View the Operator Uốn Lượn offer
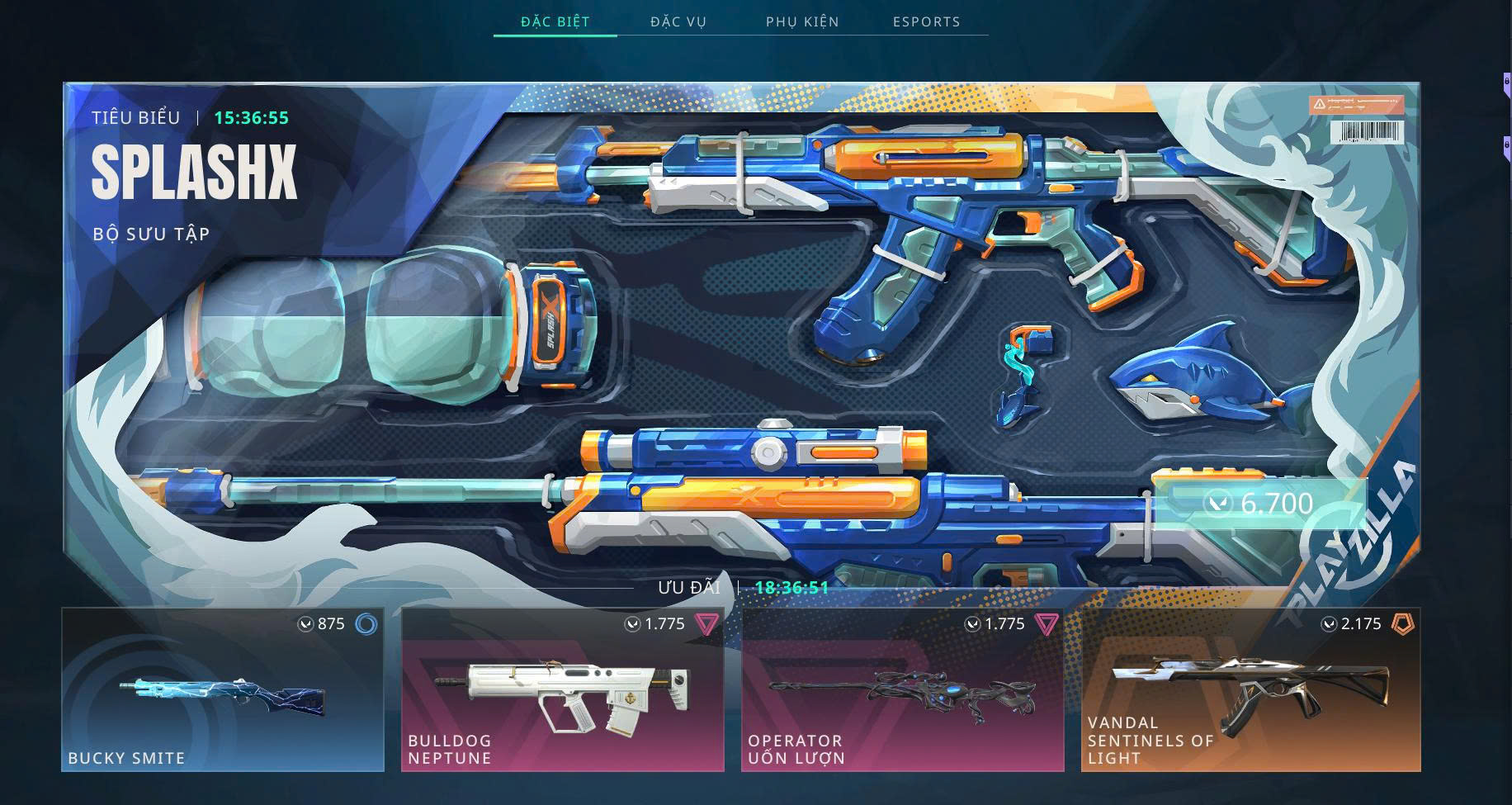Viewport: 1512px width, 805px height. (903, 690)
